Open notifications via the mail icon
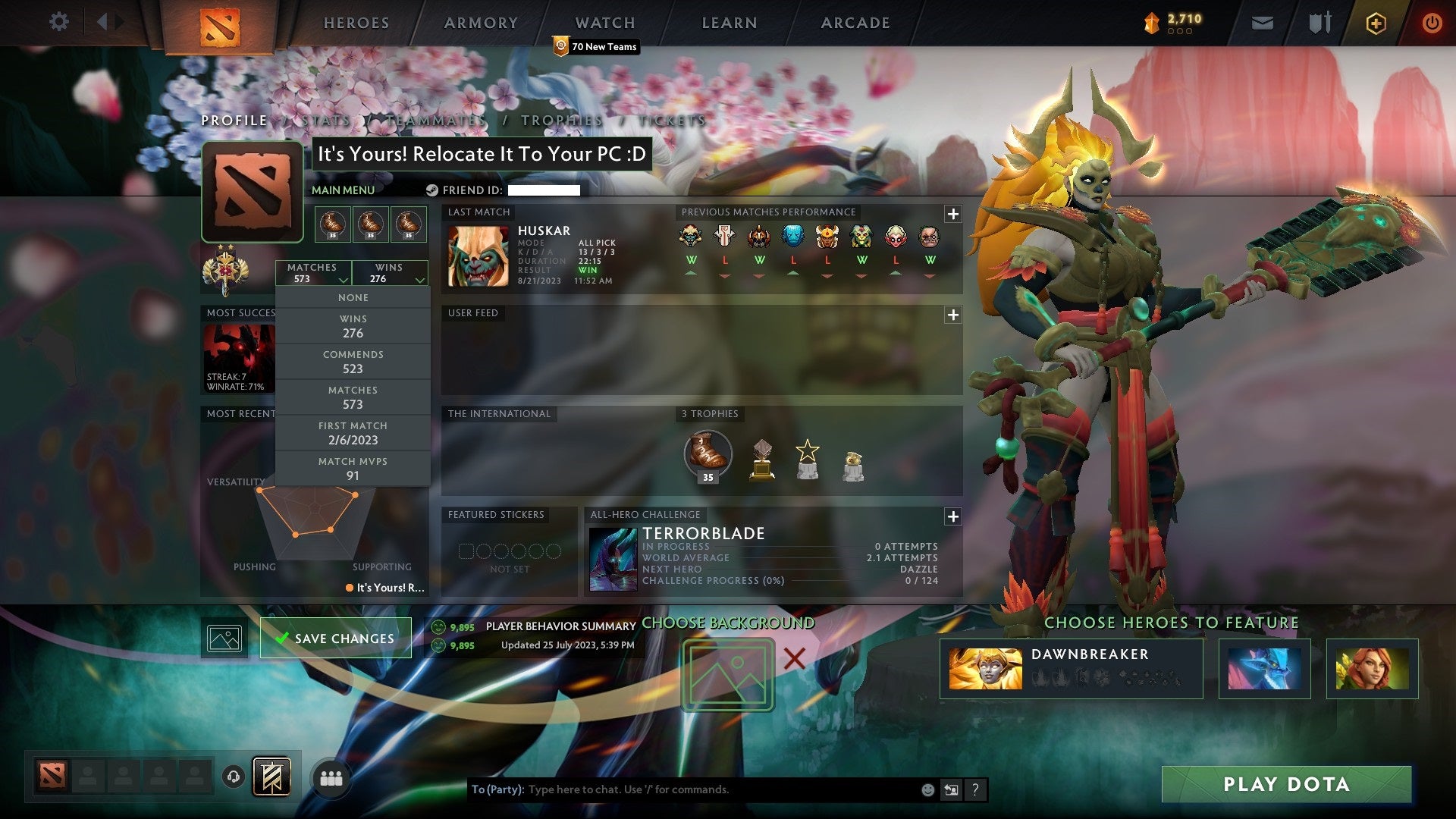Screen dimensions: 1456x819 (1263, 23)
